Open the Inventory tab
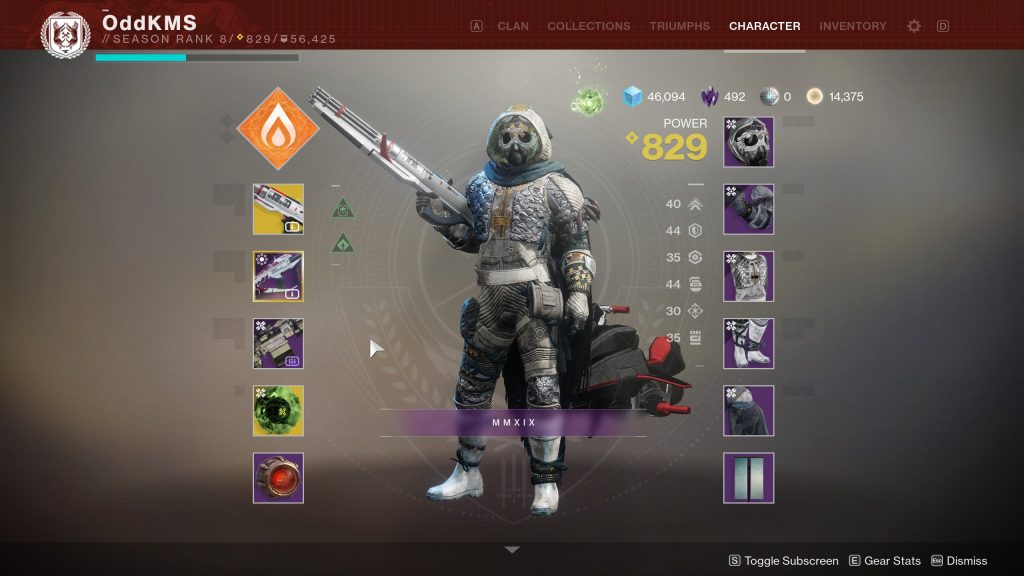This screenshot has width=1024, height=576. tap(852, 26)
